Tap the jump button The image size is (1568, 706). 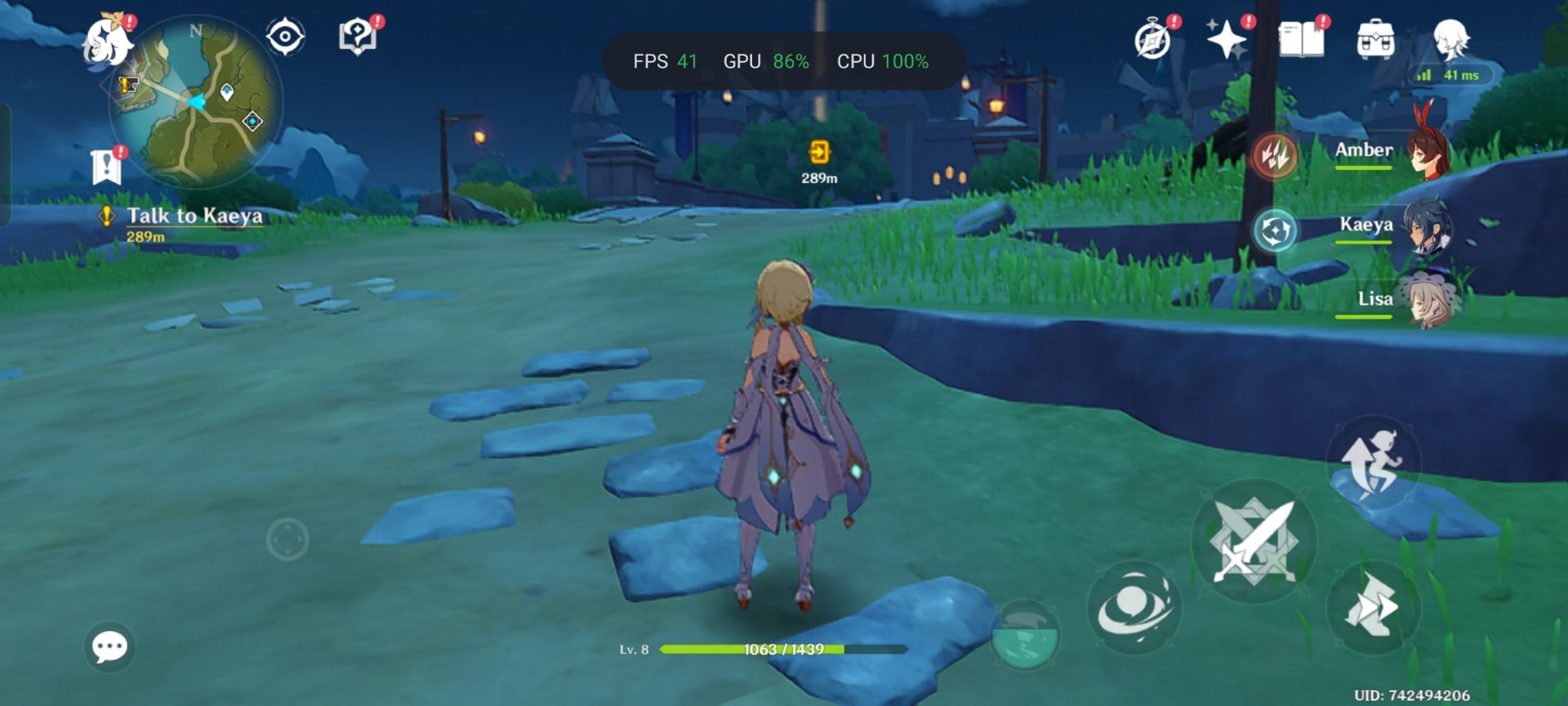tap(1374, 462)
